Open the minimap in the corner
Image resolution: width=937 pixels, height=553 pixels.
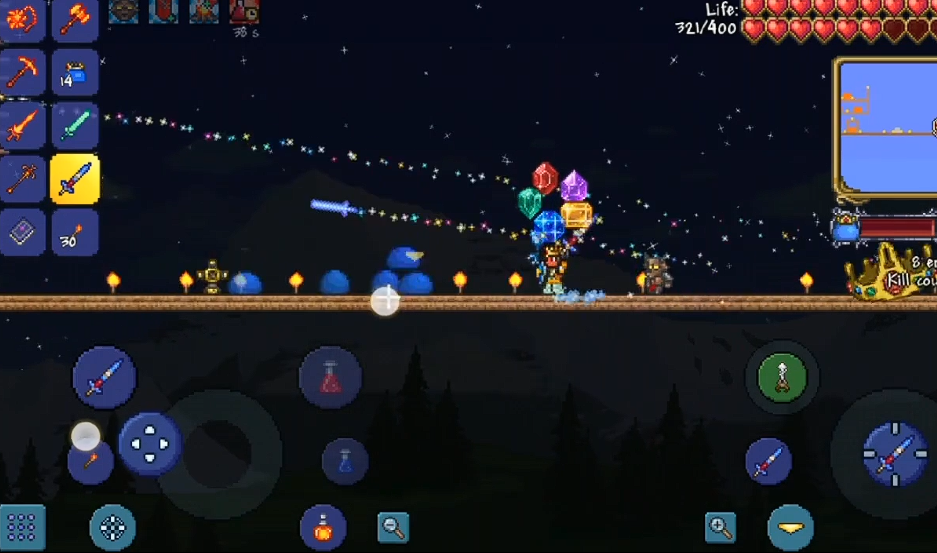coord(886,126)
